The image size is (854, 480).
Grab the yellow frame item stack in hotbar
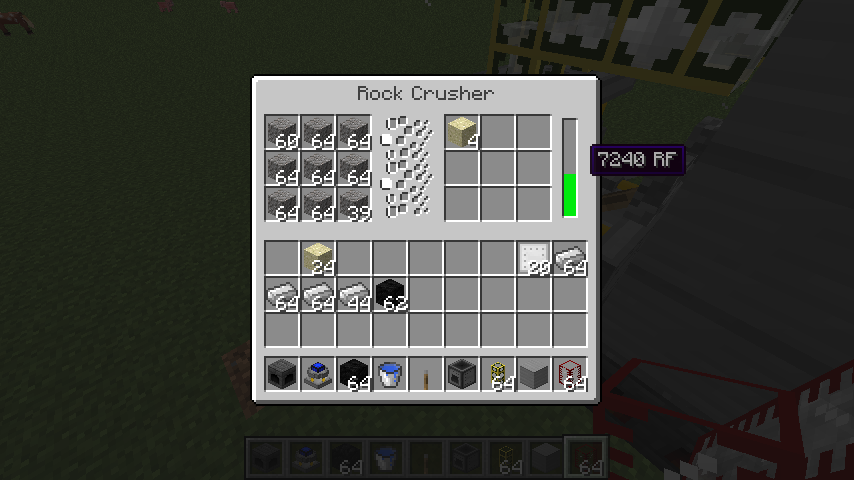pyautogui.click(x=498, y=374)
